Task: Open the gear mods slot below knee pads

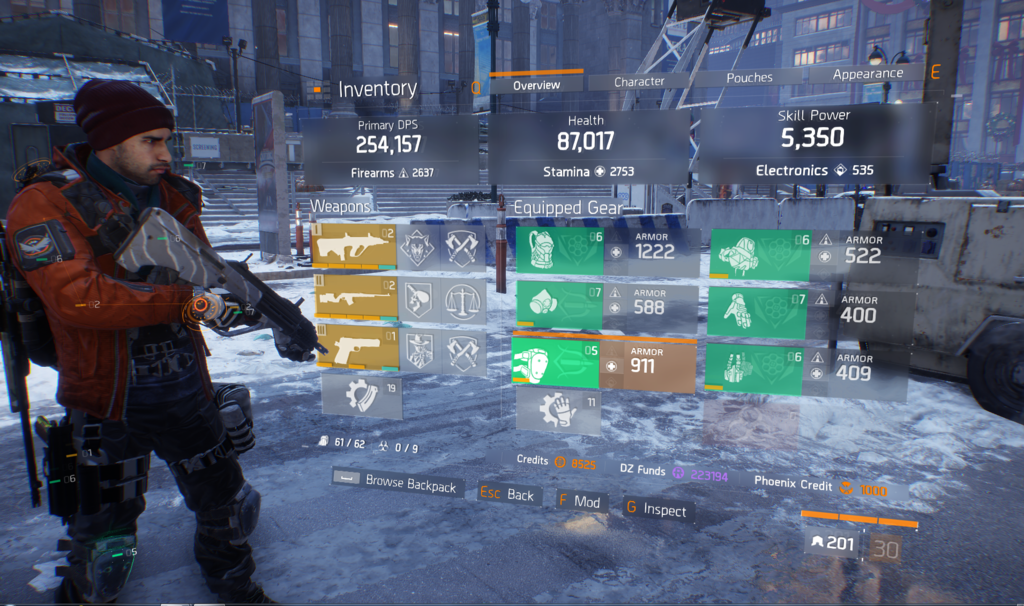Action: coord(557,411)
